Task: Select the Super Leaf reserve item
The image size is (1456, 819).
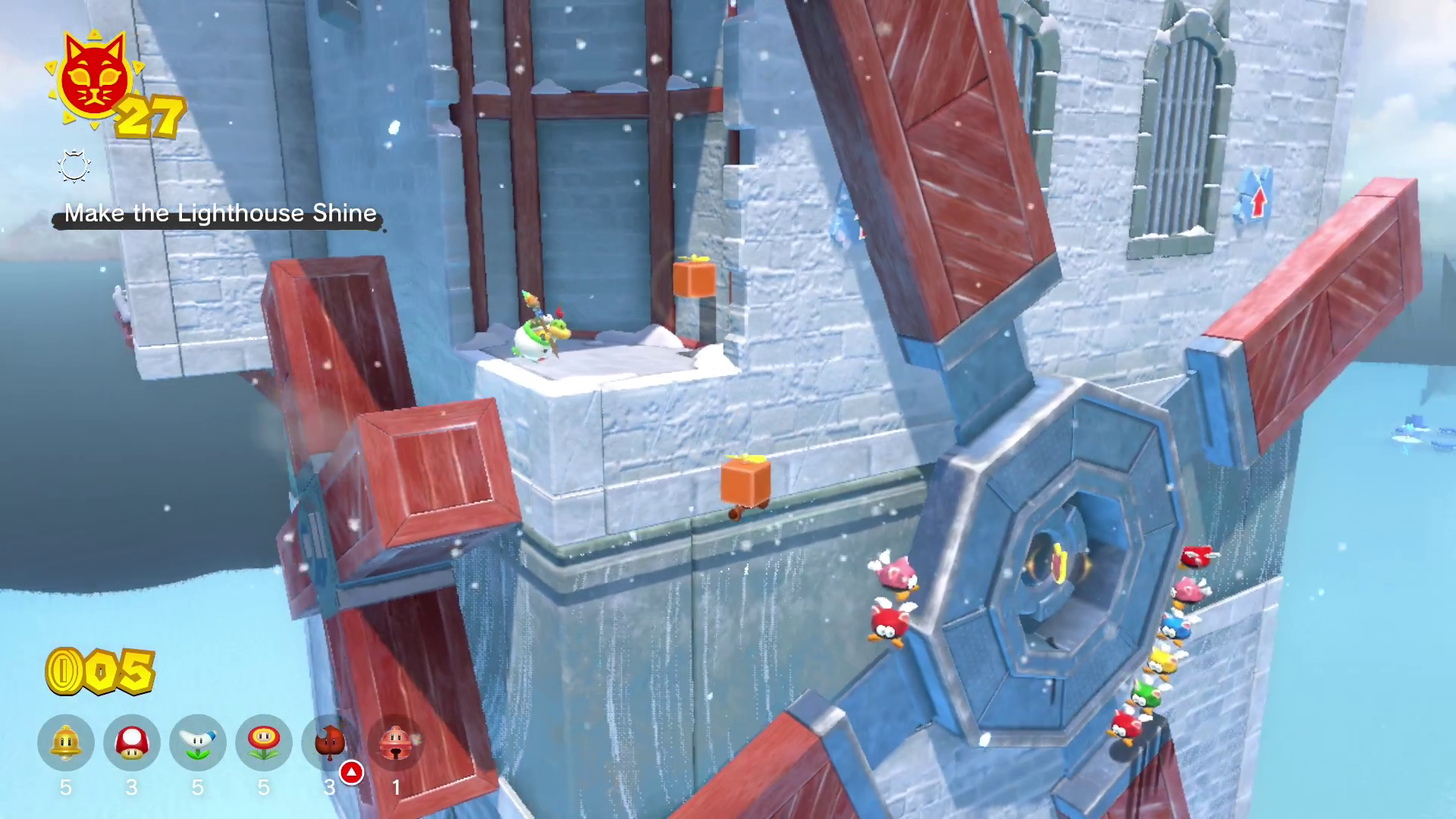Action: point(330,743)
